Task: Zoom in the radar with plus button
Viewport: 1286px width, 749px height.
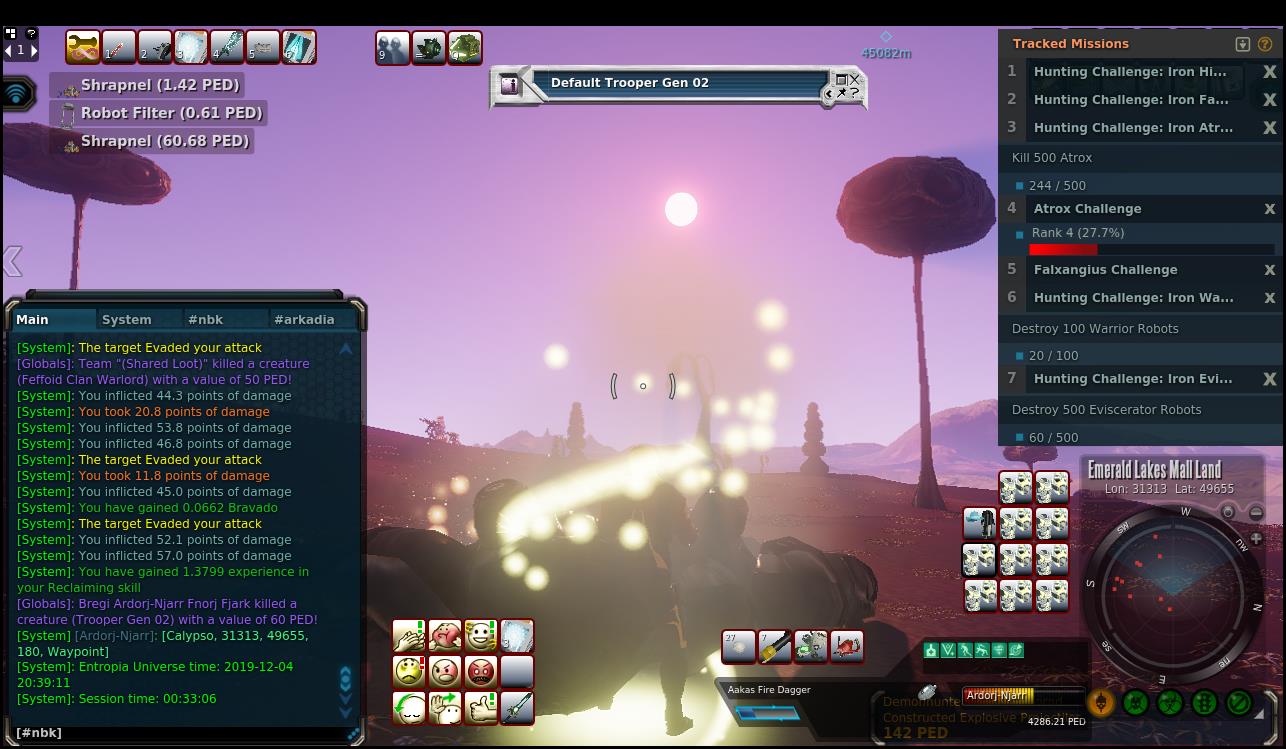Action: pyautogui.click(x=1256, y=538)
